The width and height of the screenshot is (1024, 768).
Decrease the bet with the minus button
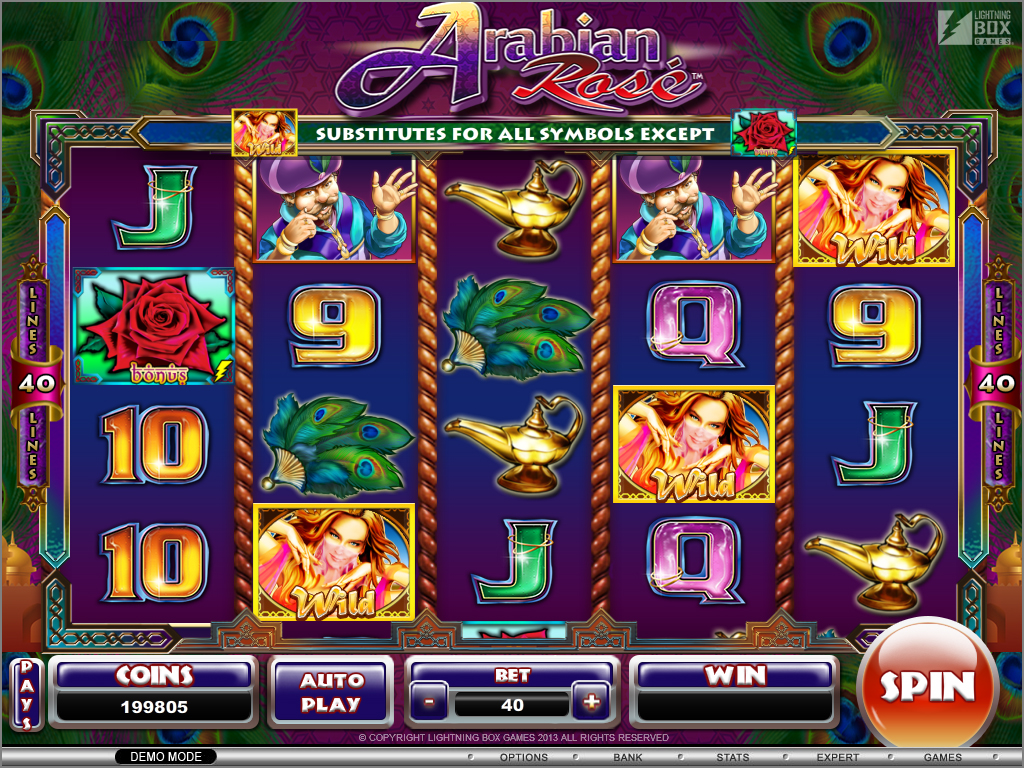click(x=429, y=703)
